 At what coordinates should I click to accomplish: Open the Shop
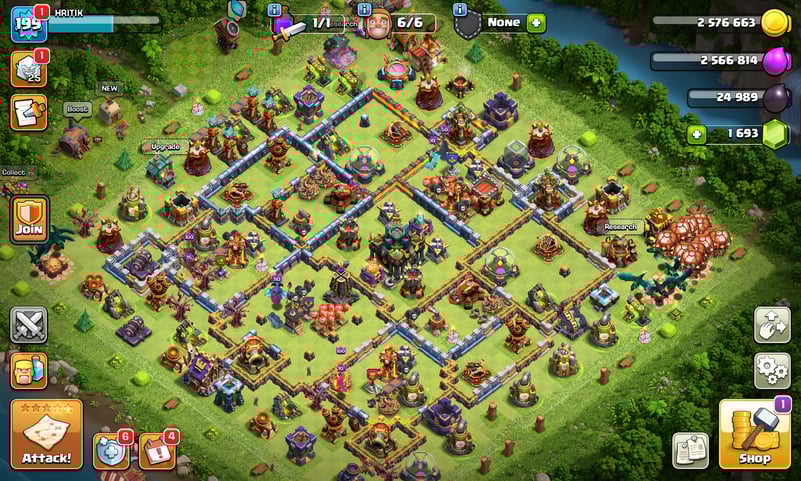[755, 435]
